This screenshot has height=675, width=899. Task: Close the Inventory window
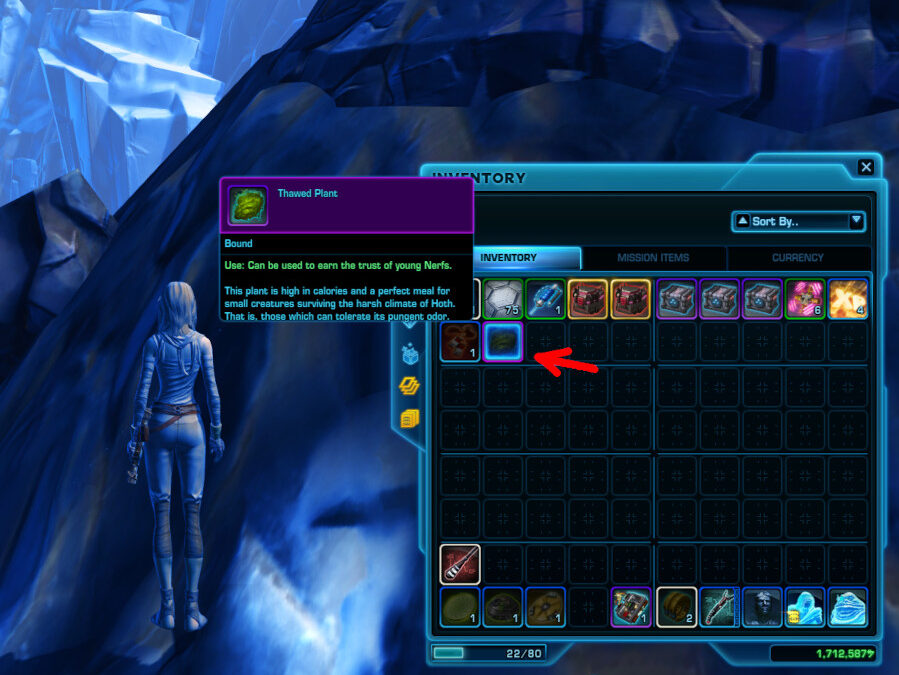(x=866, y=168)
